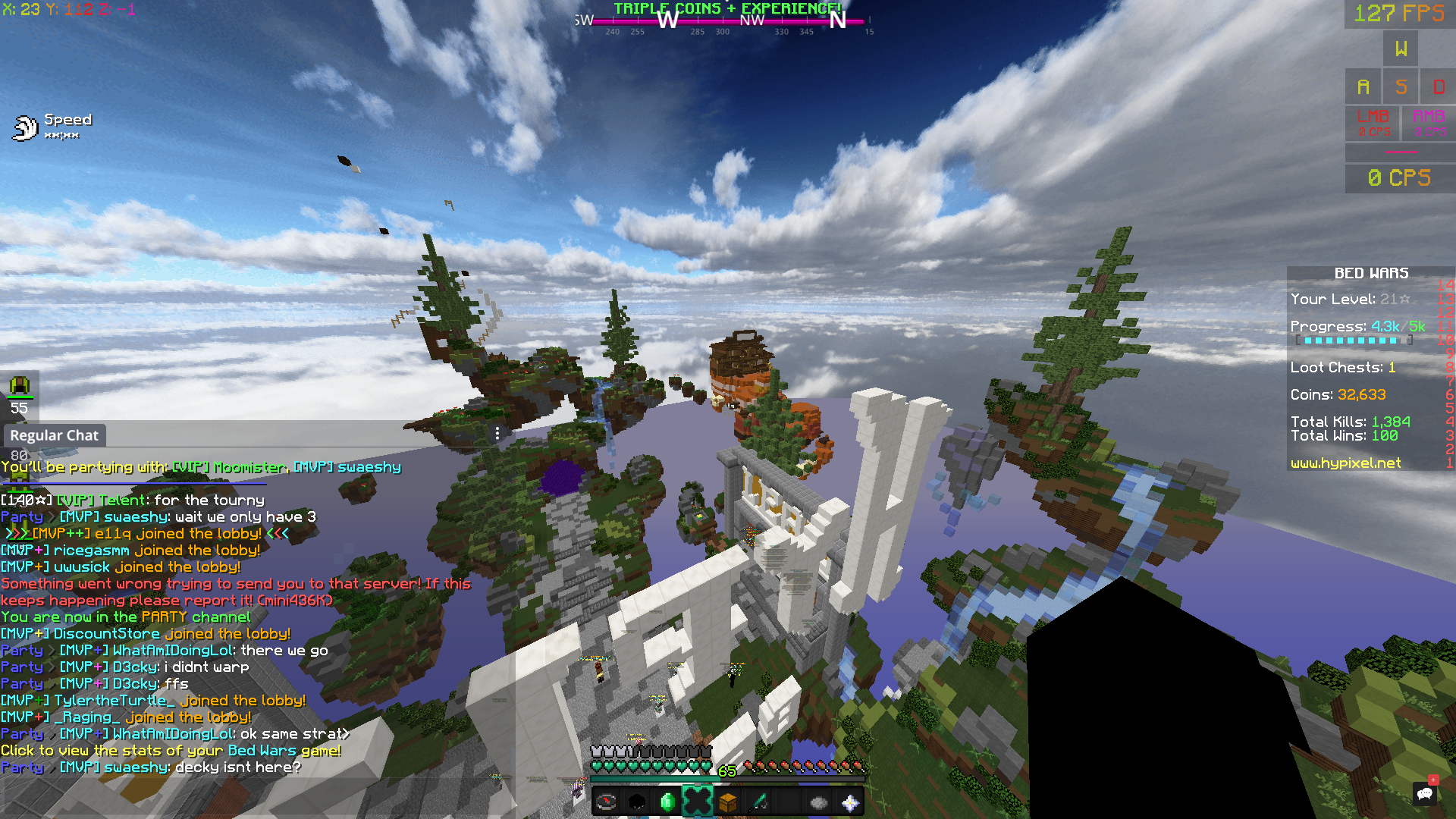Open the chat options three-dot menu
Screen dimensions: 1456x819
(x=497, y=434)
